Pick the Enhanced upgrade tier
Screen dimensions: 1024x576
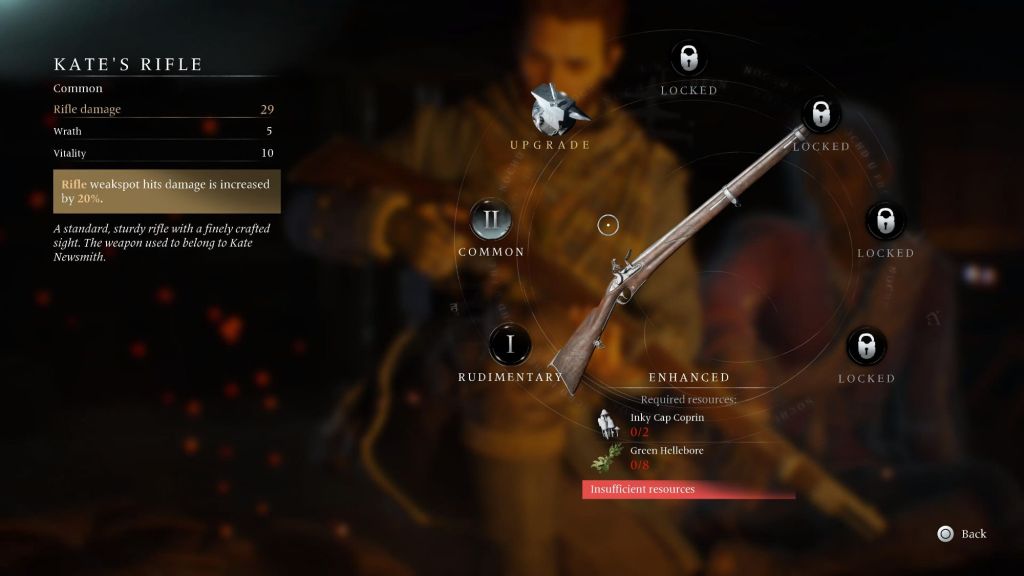[689, 377]
